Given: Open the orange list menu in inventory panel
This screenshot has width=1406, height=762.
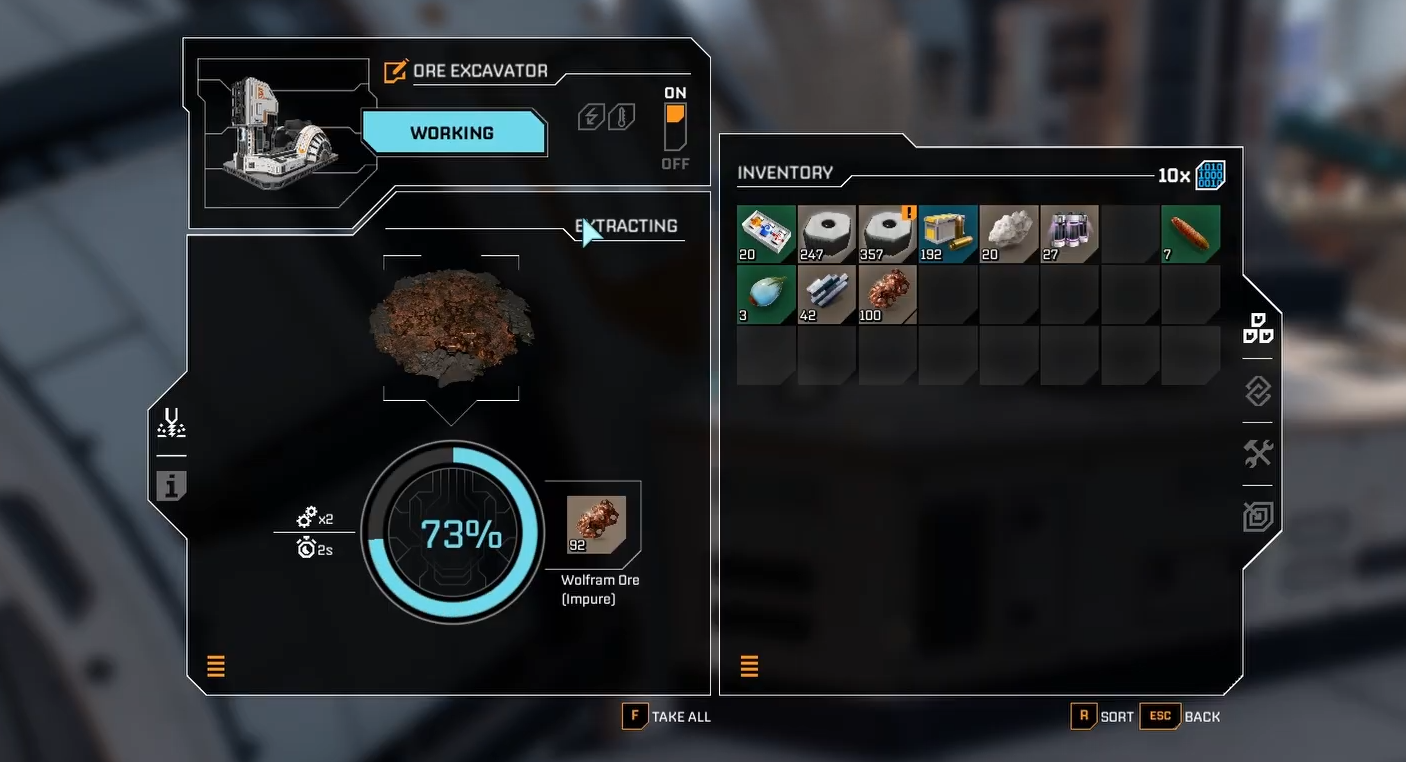Looking at the screenshot, I should pyautogui.click(x=749, y=666).
